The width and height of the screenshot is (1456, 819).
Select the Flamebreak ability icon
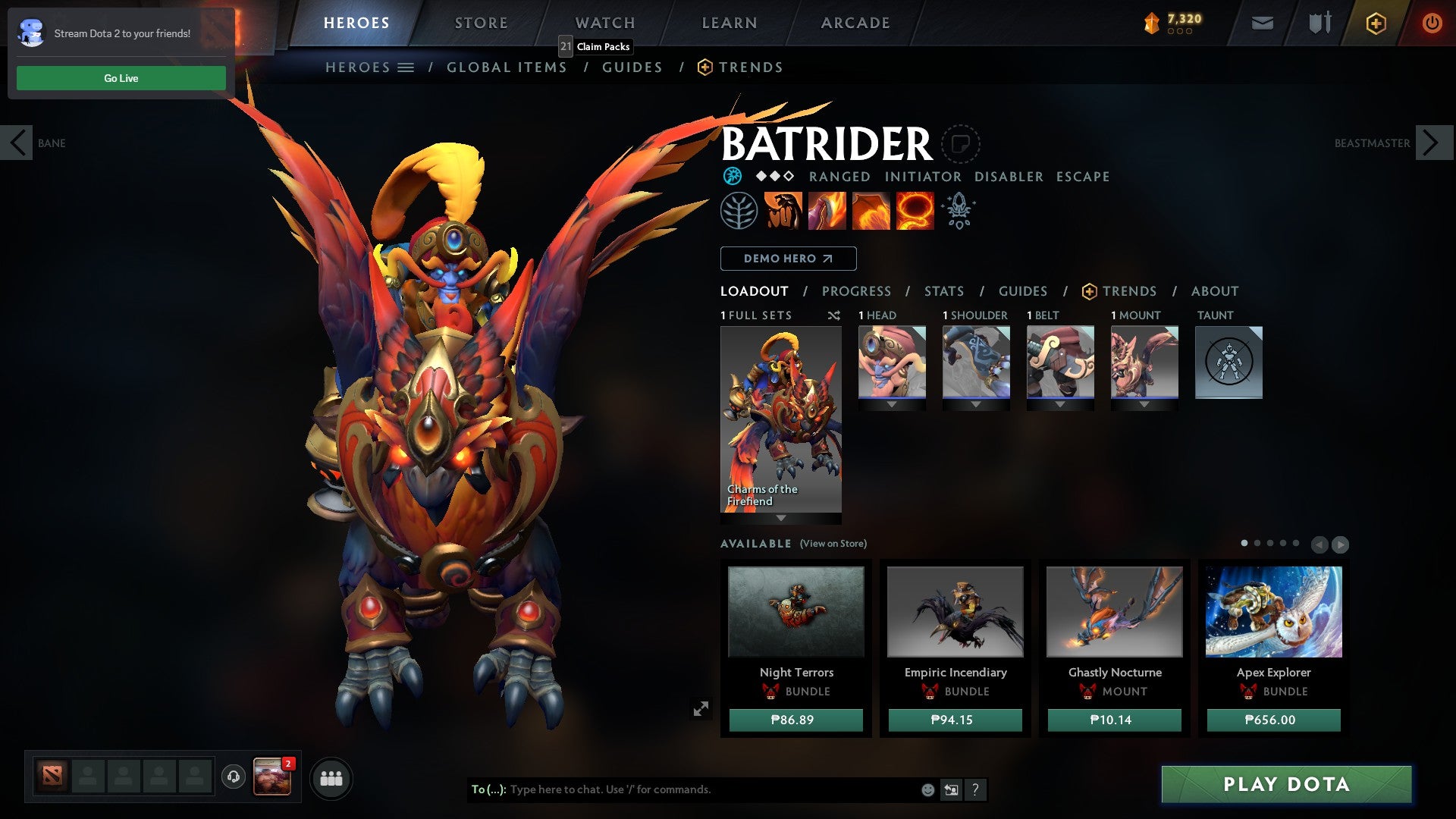(826, 210)
